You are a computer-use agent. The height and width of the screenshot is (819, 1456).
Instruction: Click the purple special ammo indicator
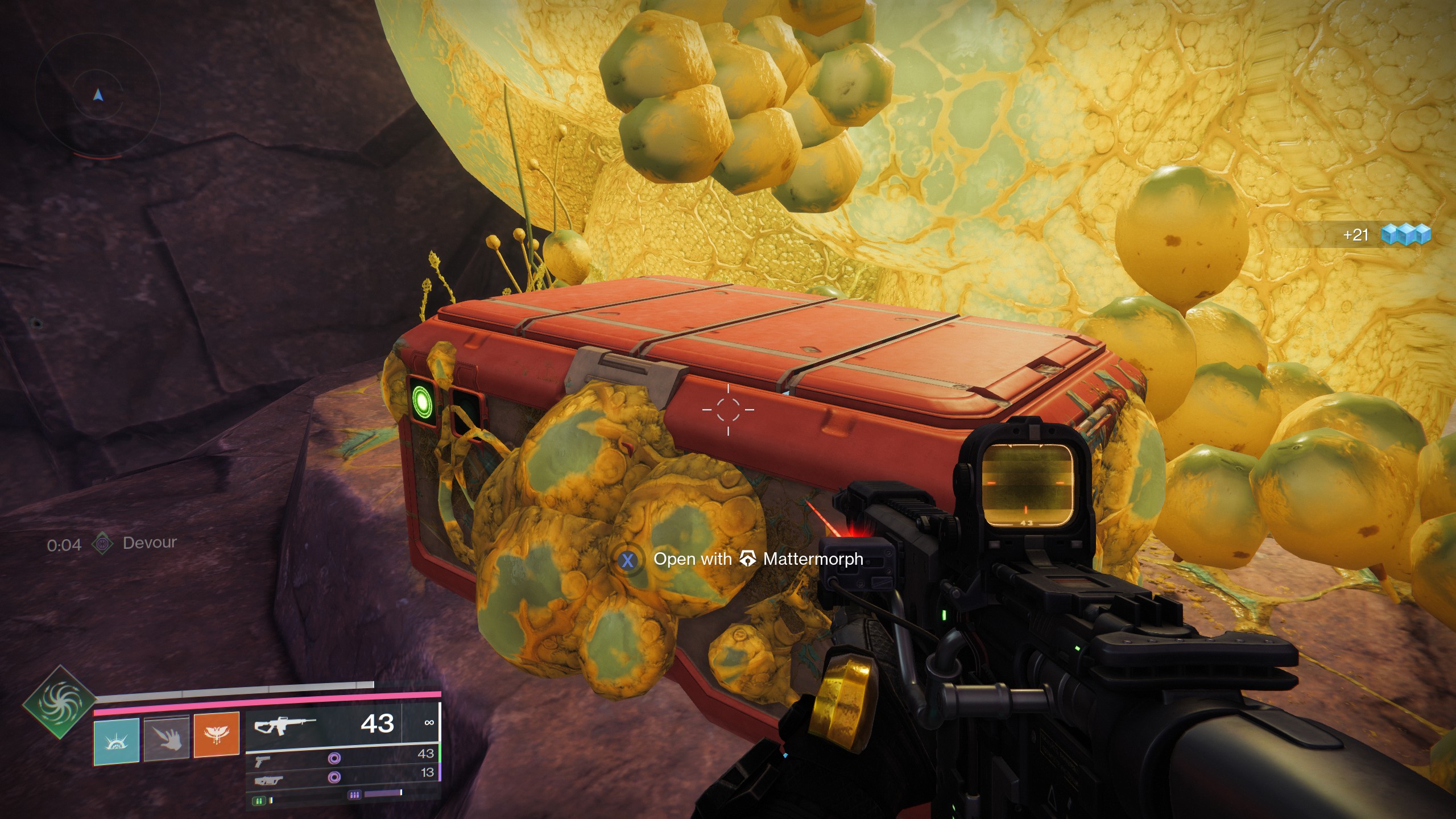coord(354,795)
